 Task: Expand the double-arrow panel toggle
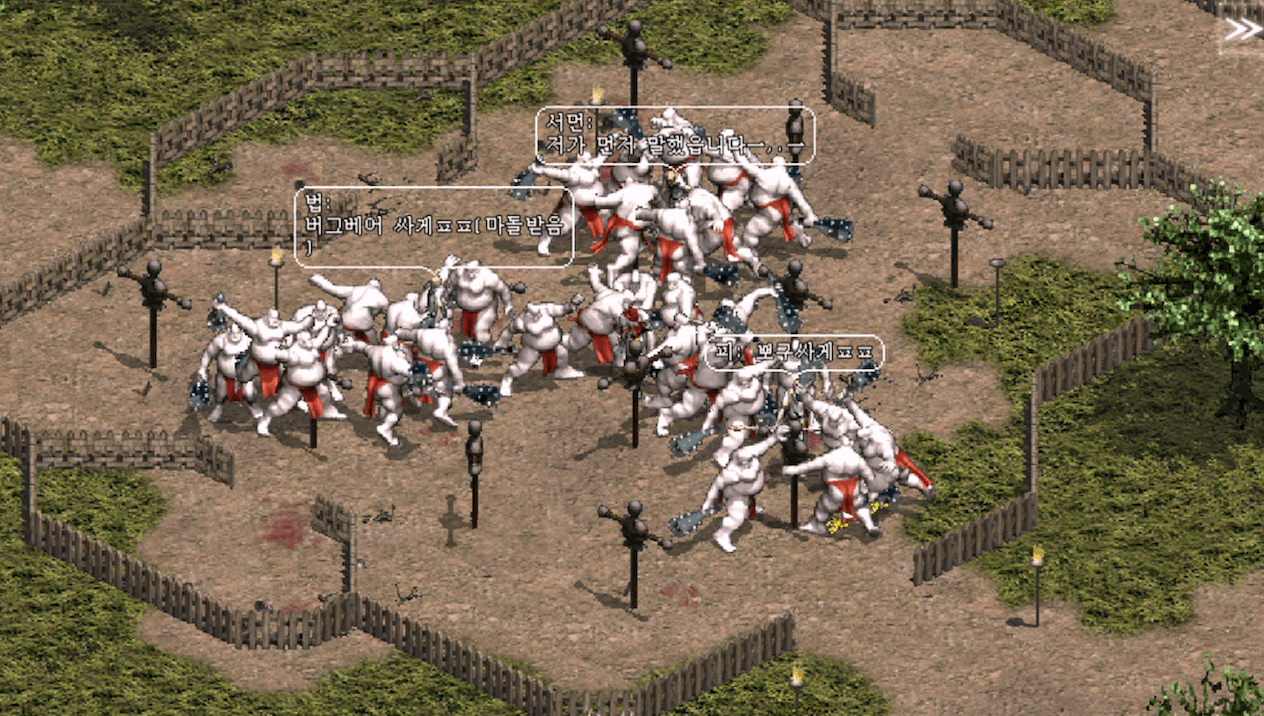click(1242, 30)
